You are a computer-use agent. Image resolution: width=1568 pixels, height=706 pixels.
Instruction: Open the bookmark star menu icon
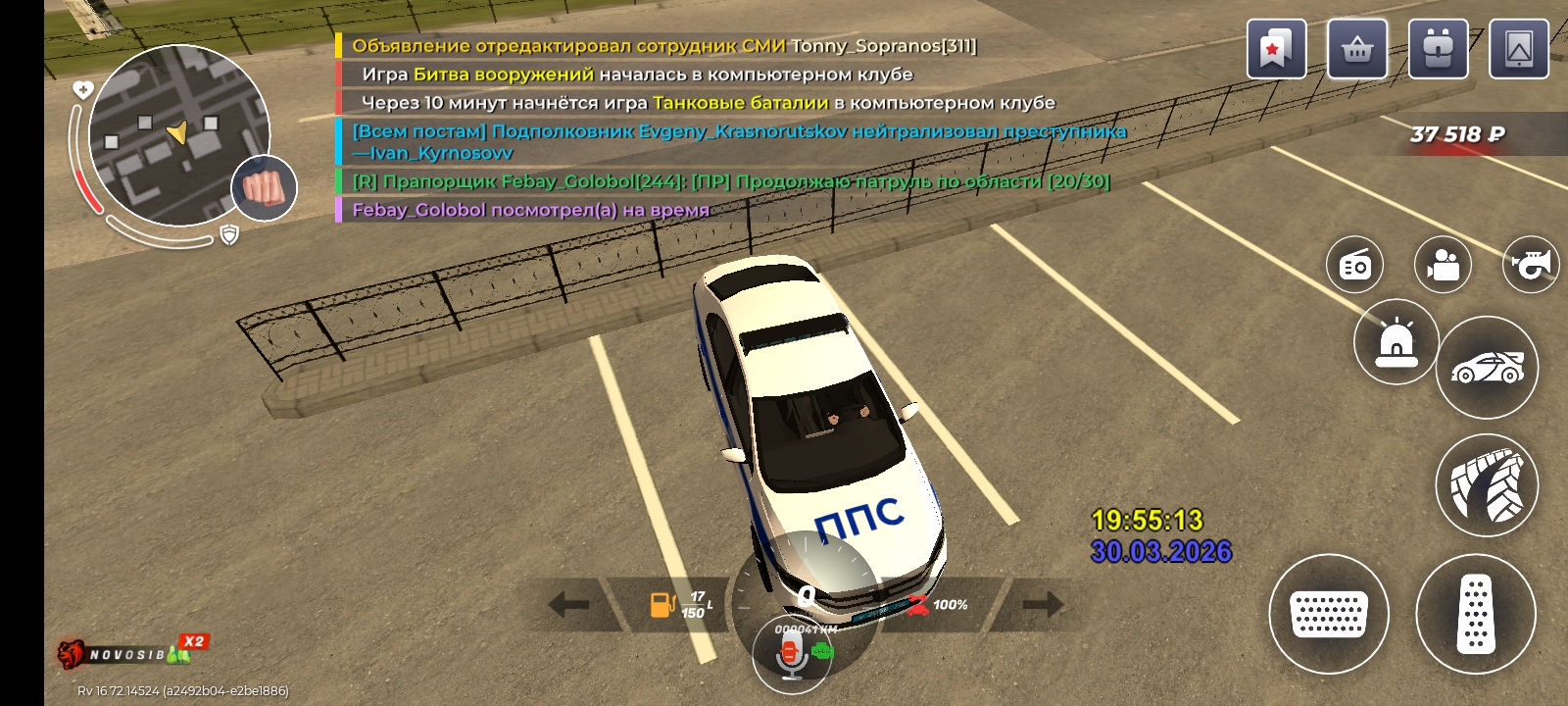click(1276, 49)
